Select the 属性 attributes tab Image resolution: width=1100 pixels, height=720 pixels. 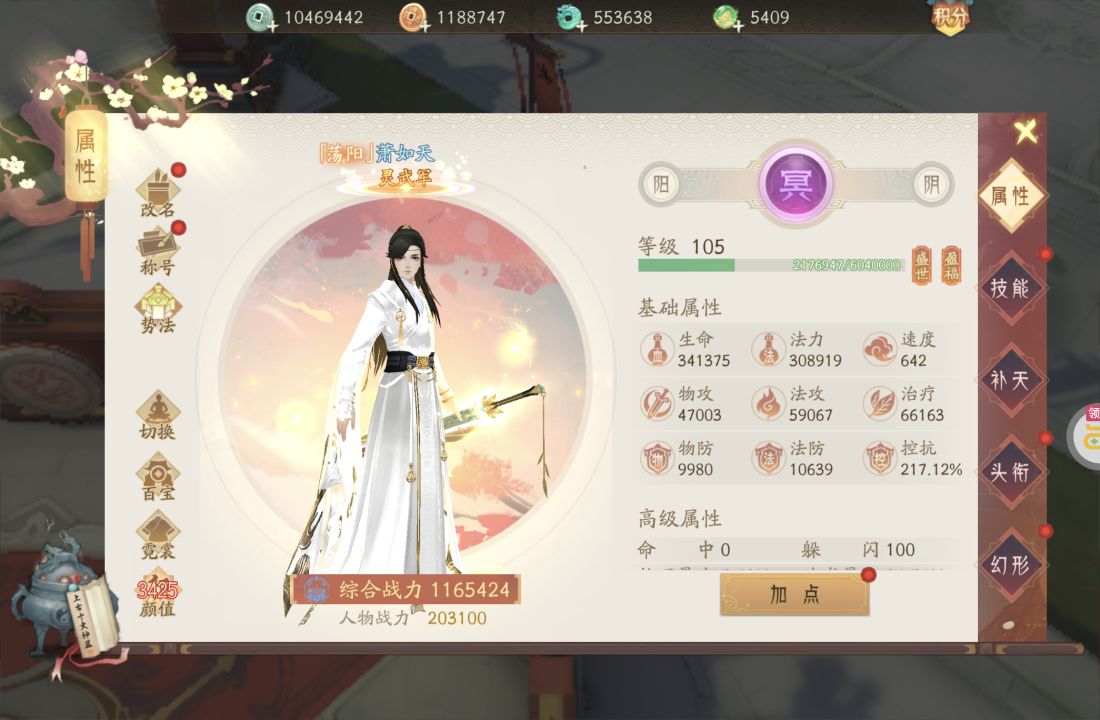(1010, 196)
